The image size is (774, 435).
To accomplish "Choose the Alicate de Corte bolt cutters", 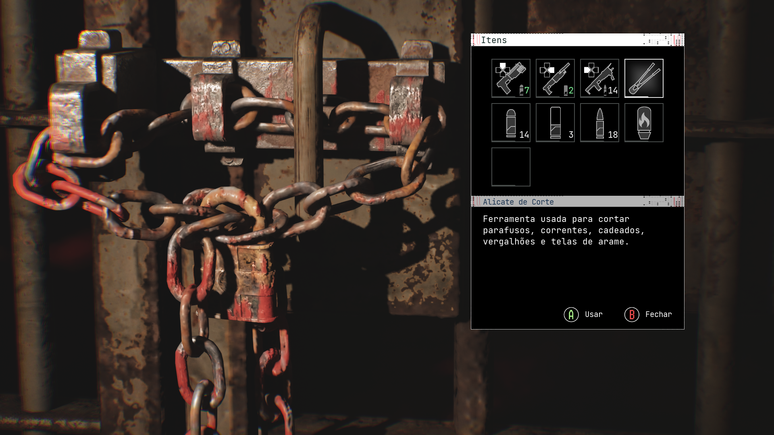I will pos(643,78).
